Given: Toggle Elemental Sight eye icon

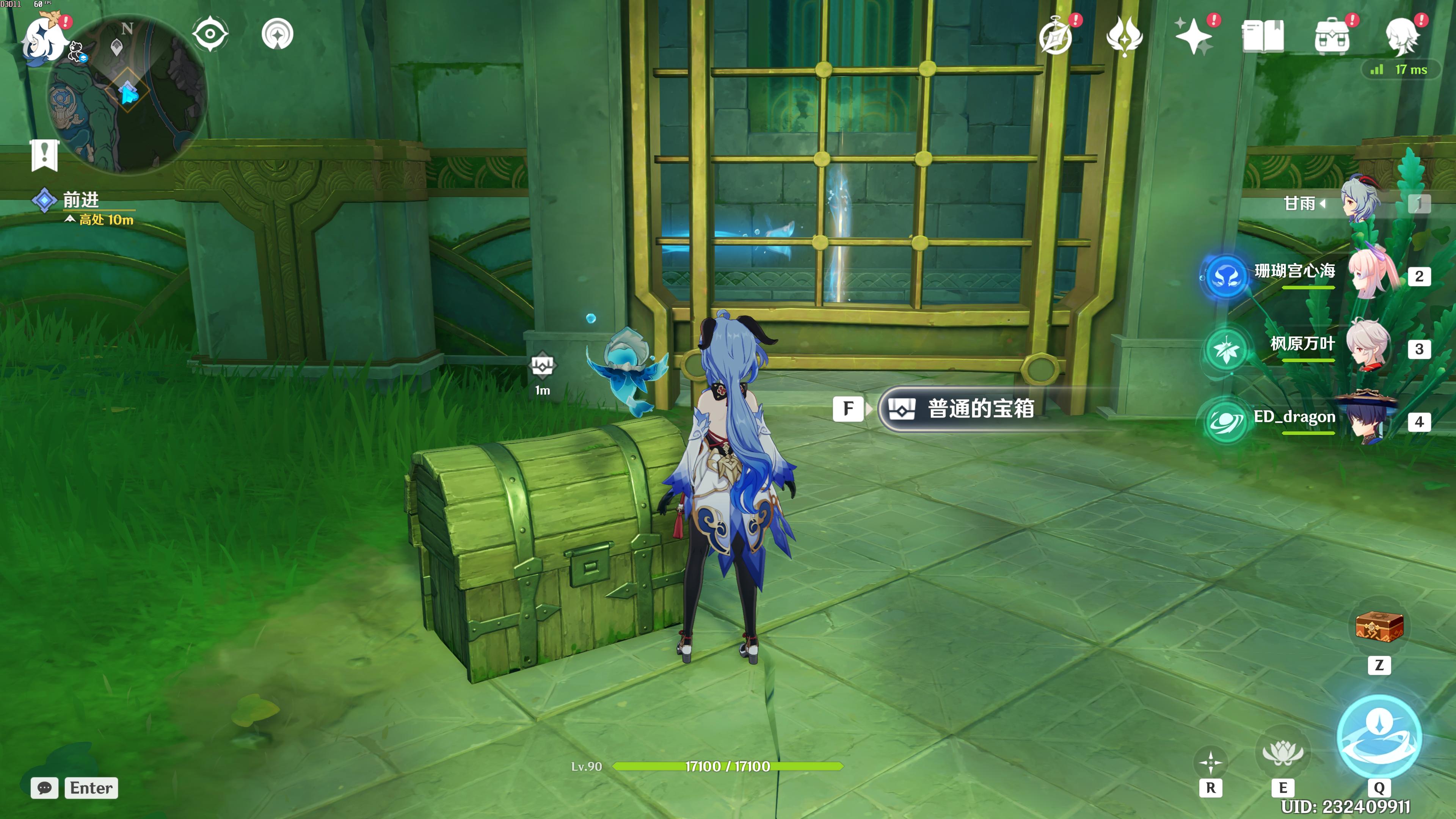Looking at the screenshot, I should click(x=210, y=34).
